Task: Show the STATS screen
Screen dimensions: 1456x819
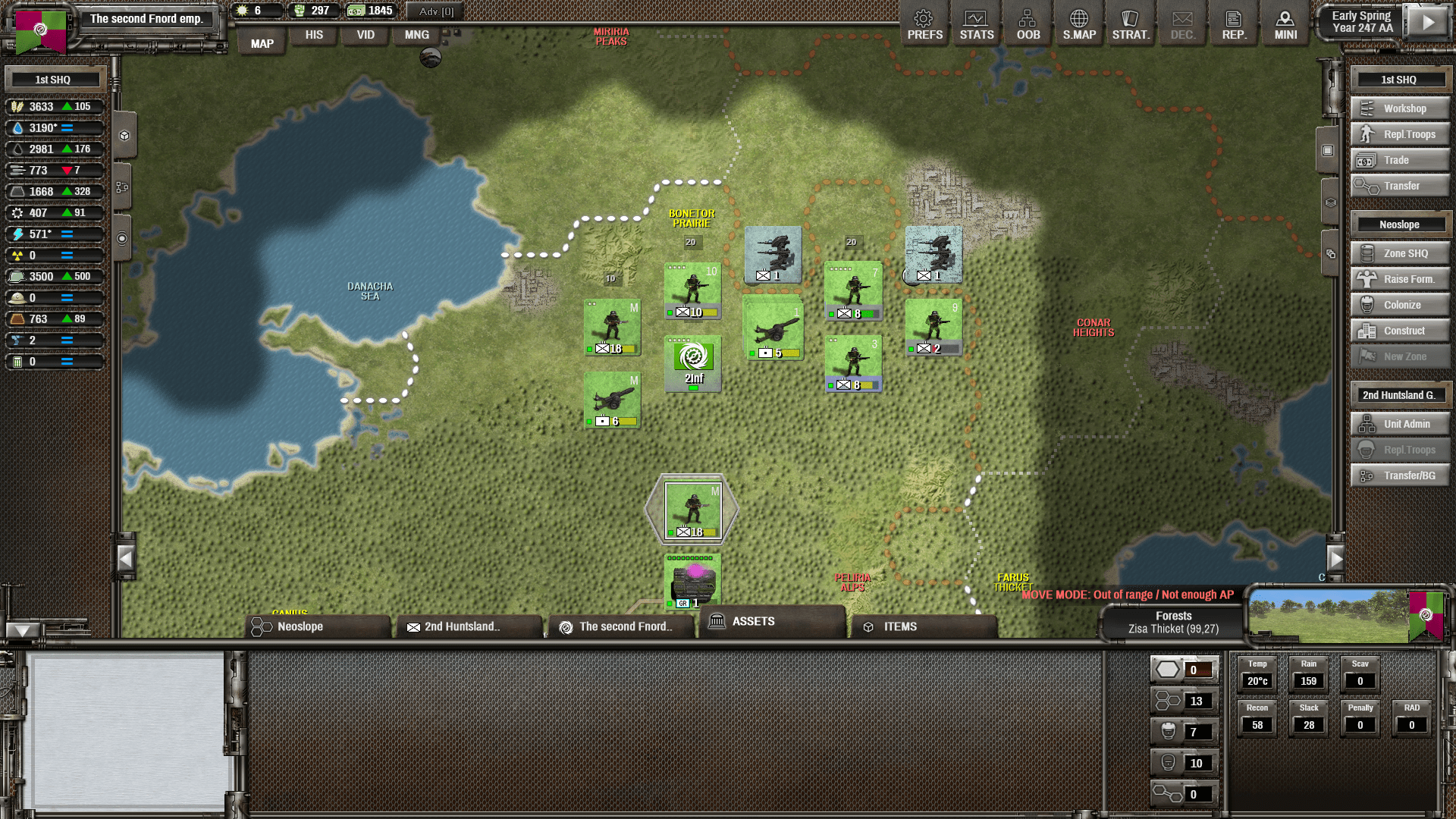Action: coord(976,25)
